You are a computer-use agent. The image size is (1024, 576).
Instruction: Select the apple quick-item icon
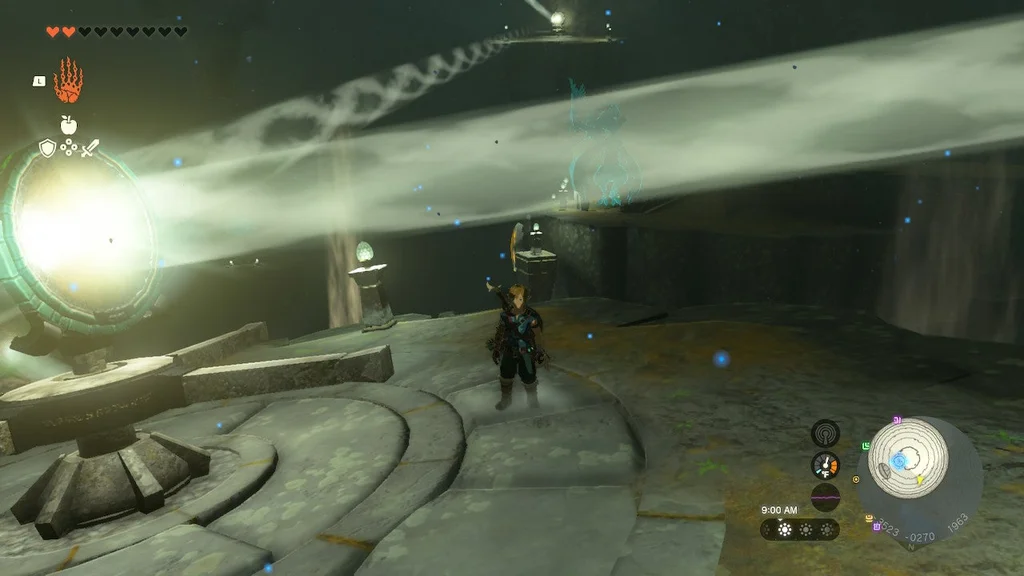[x=68, y=125]
